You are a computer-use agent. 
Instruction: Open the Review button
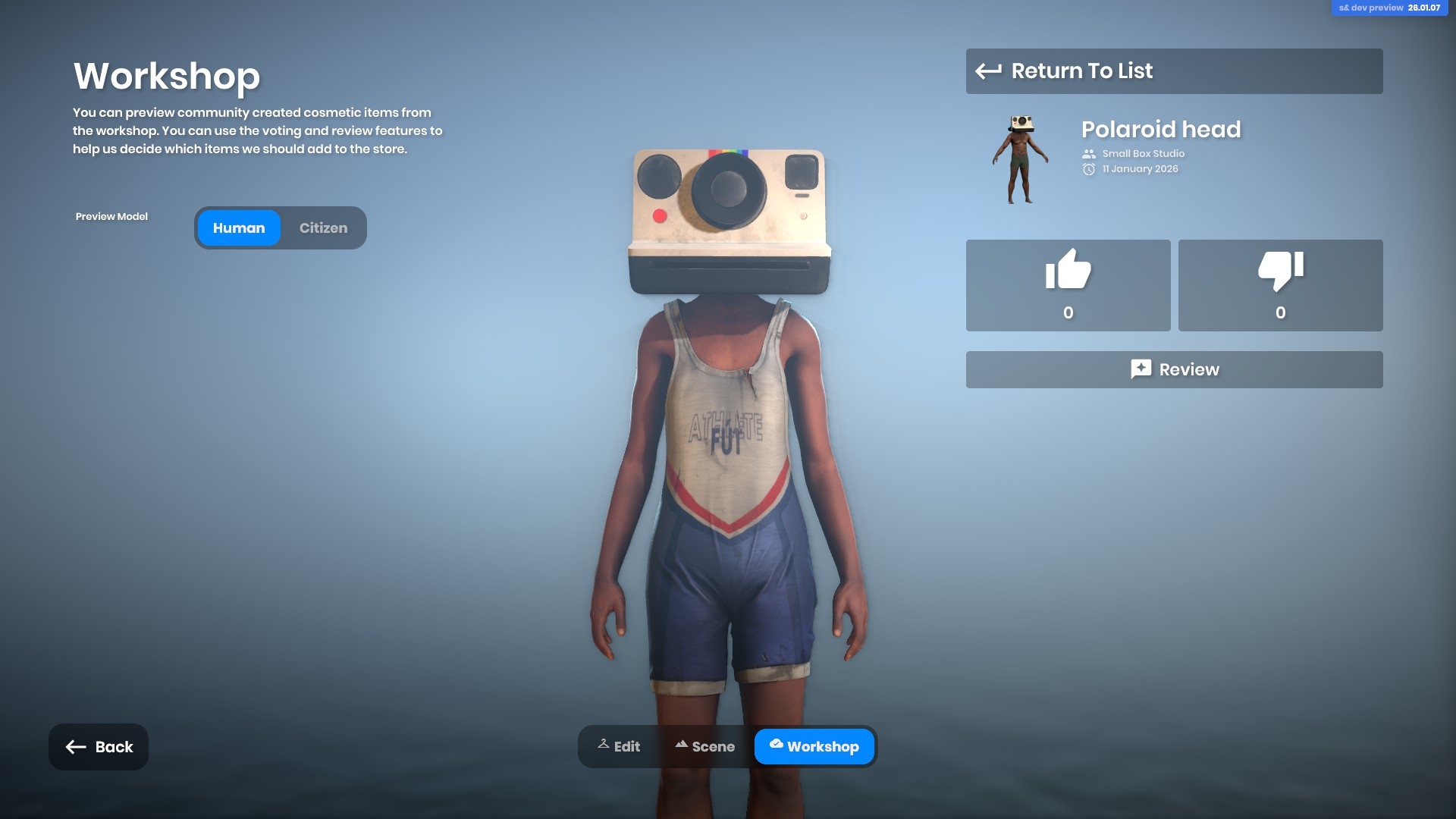tap(1173, 369)
